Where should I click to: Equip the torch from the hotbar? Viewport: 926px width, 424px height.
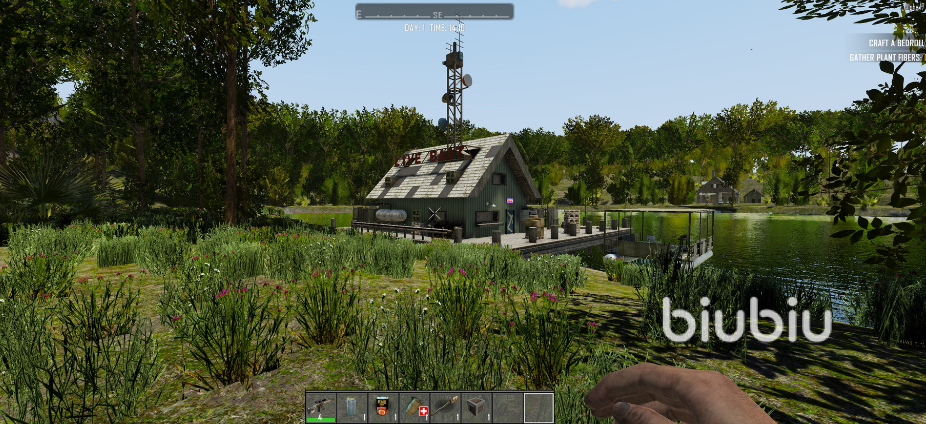pyautogui.click(x=445, y=407)
